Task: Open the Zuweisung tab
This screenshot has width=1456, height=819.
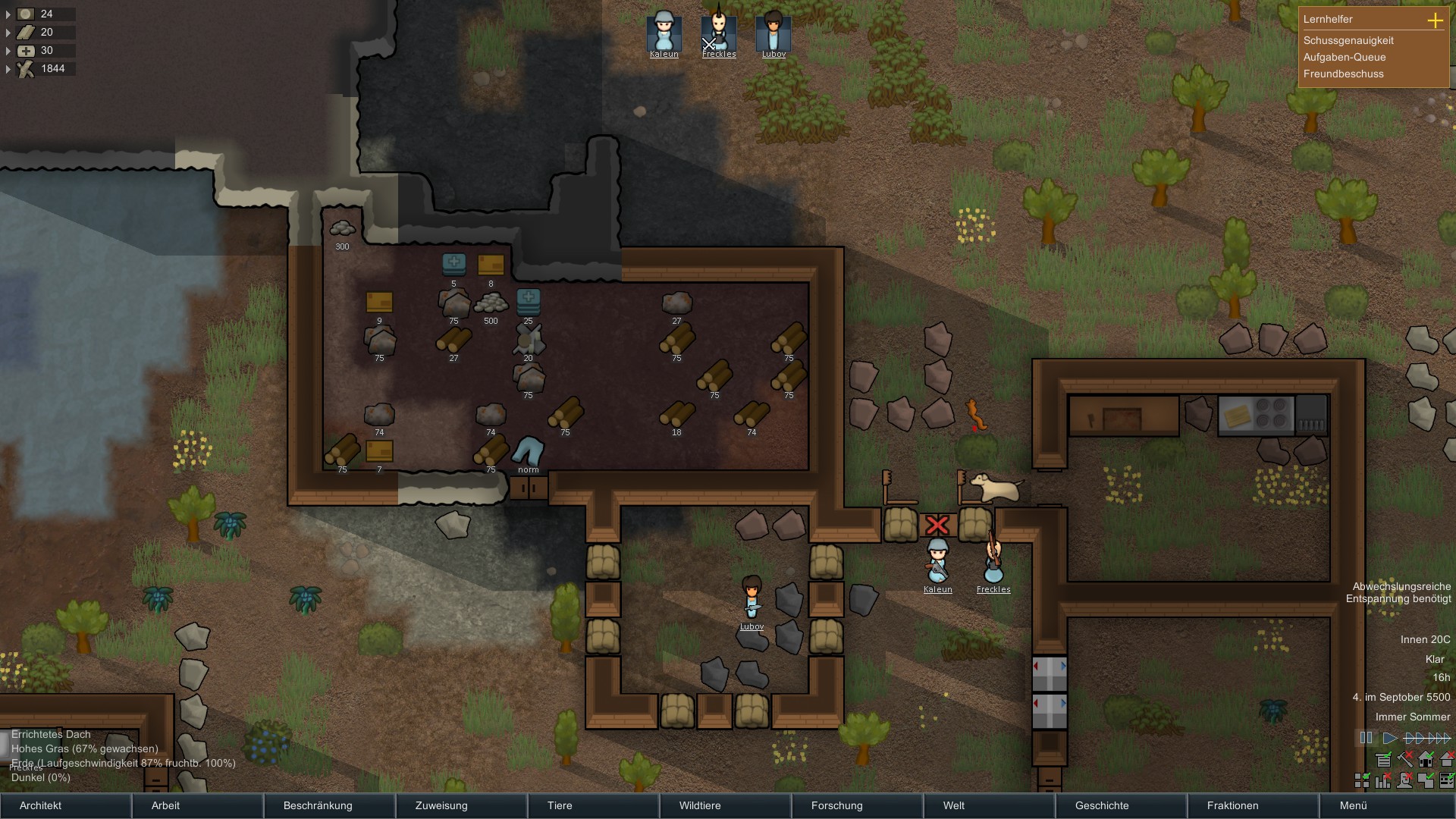Action: [x=461, y=805]
